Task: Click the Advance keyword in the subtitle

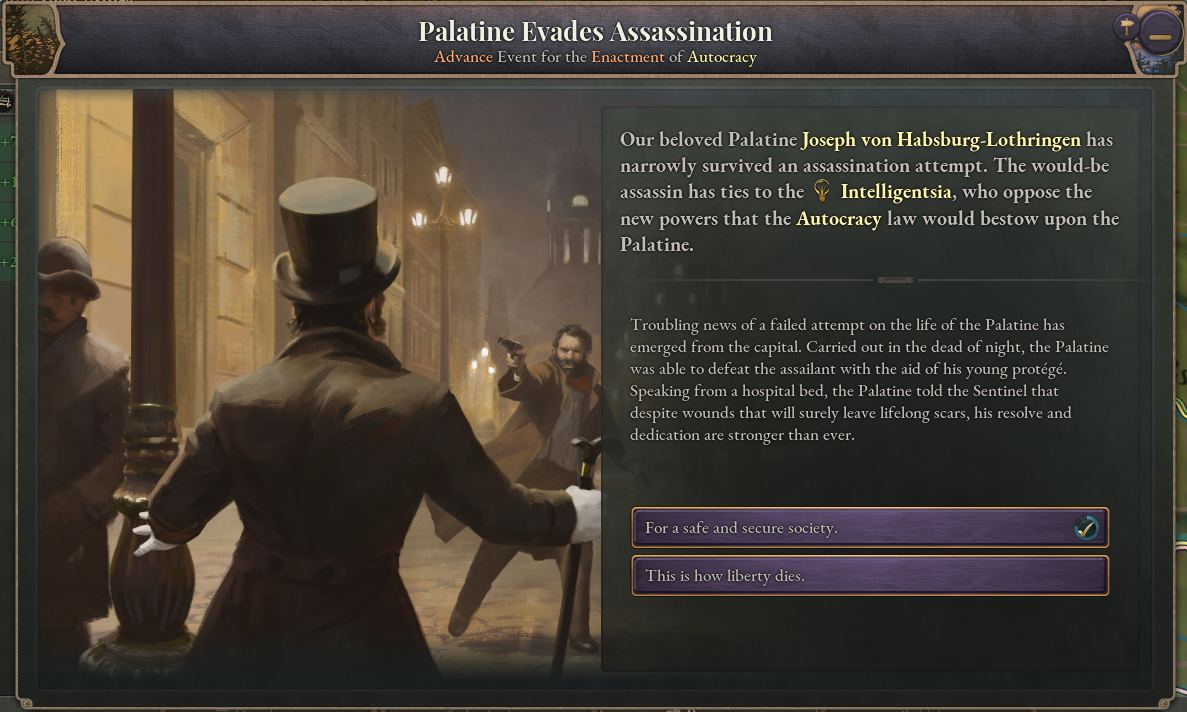Action: 463,57
